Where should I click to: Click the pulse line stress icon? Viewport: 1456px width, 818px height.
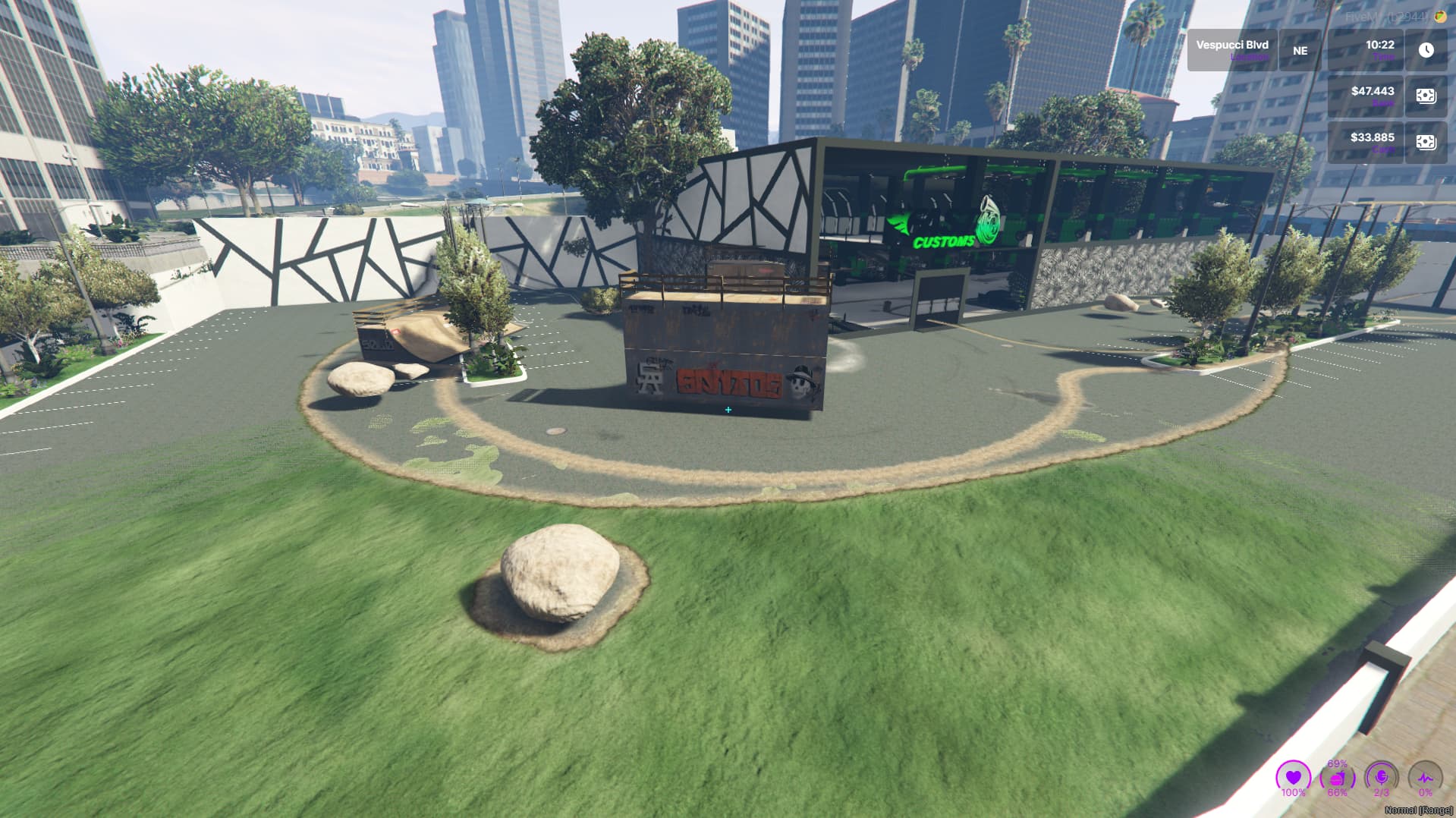click(1426, 778)
